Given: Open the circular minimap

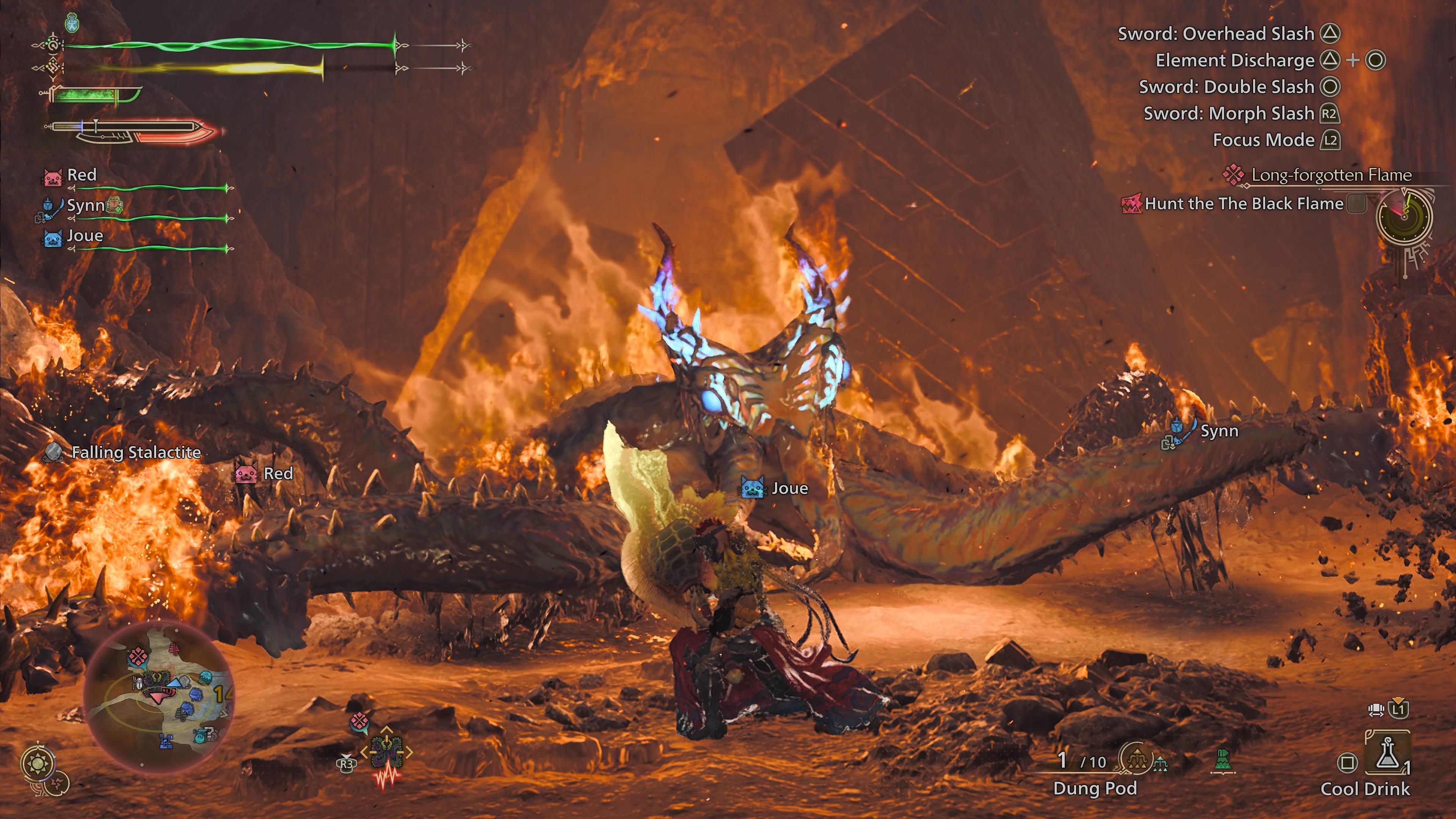Looking at the screenshot, I should click(x=159, y=697).
